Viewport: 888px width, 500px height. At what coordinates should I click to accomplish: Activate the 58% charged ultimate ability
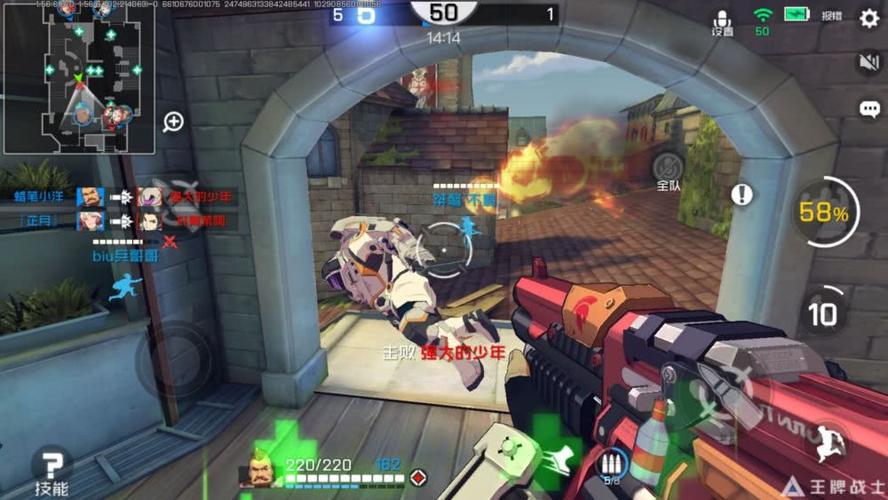(x=823, y=212)
